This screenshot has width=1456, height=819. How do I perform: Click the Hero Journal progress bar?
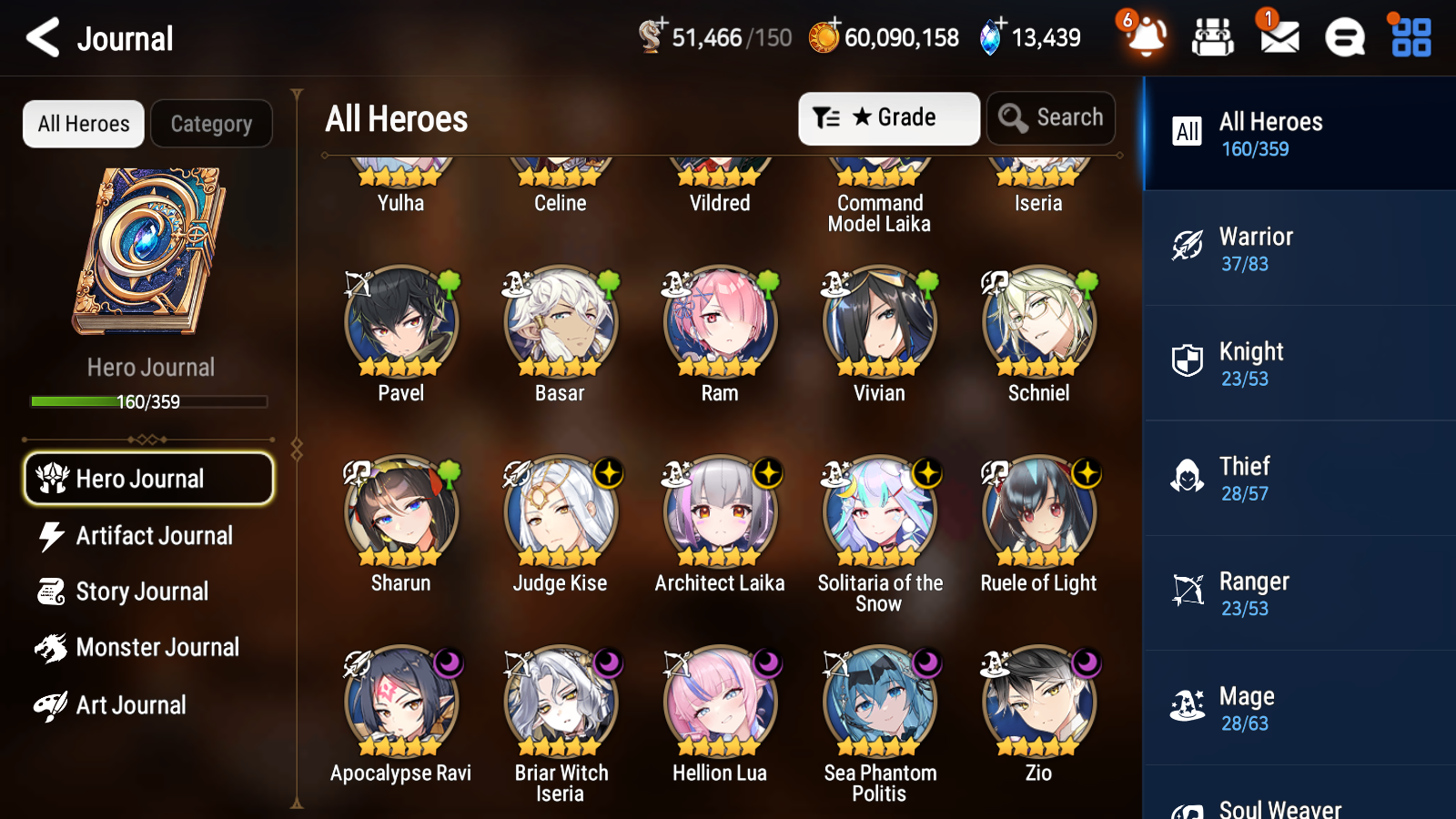148,401
